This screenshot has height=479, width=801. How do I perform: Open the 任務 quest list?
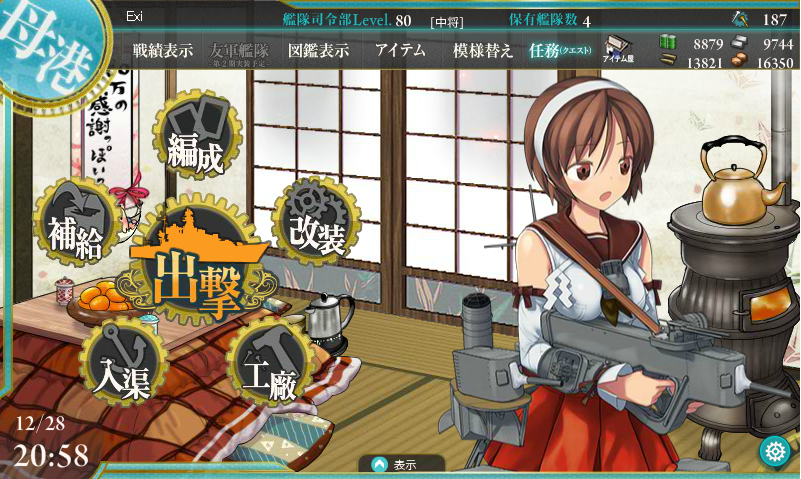(x=560, y=51)
